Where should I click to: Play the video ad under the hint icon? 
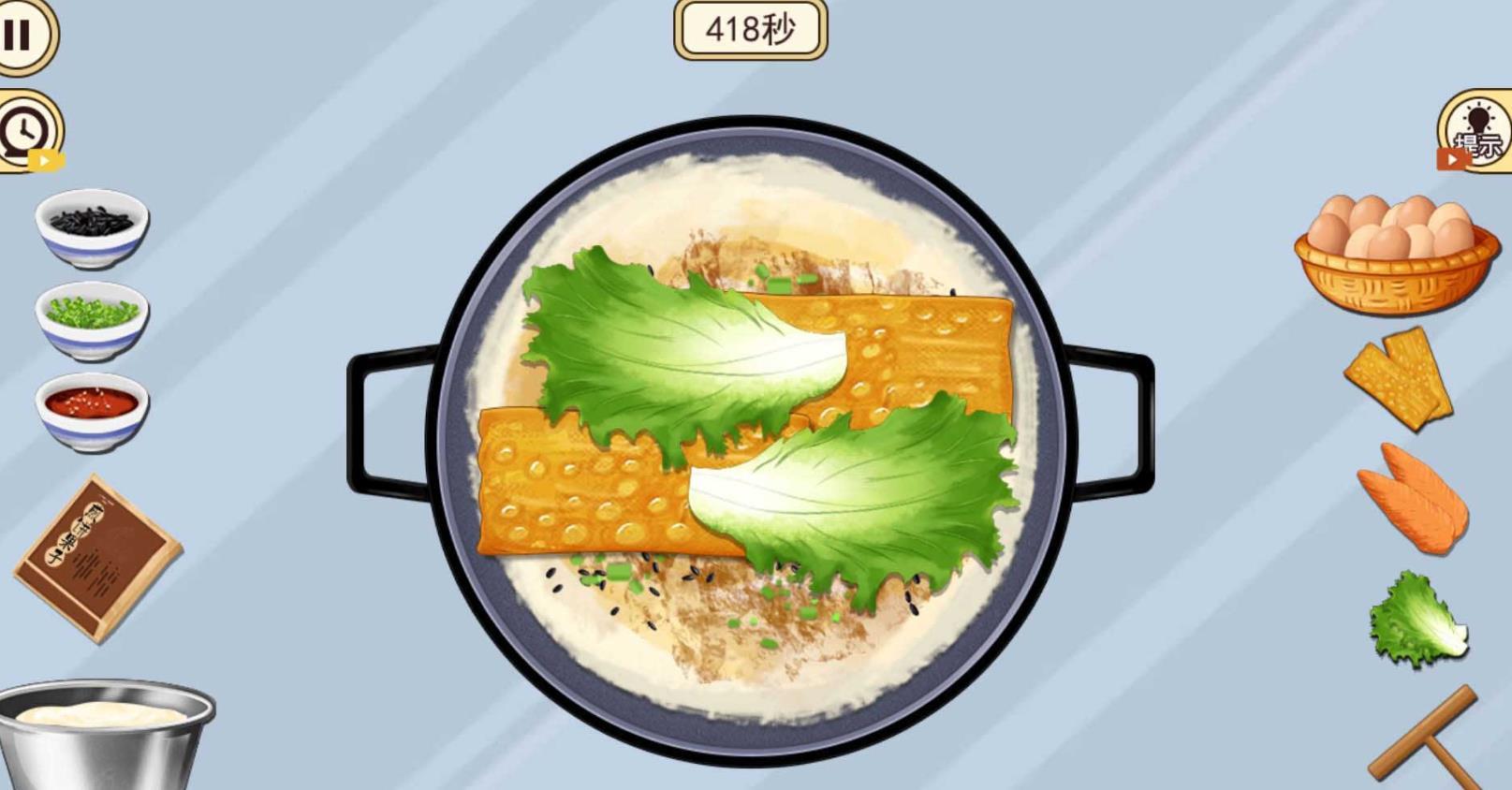point(1450,159)
